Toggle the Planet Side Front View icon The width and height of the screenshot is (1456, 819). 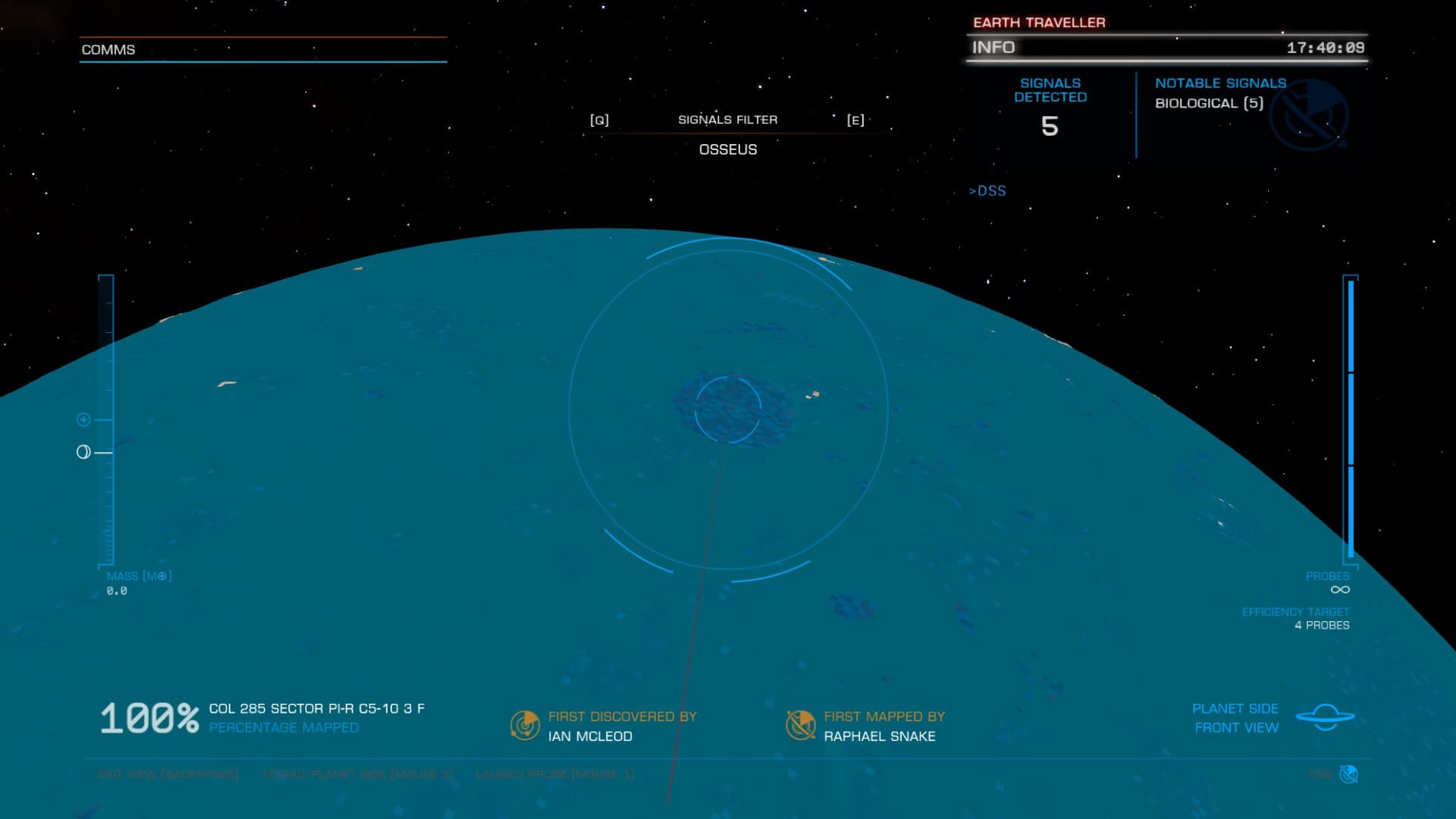[1325, 717]
